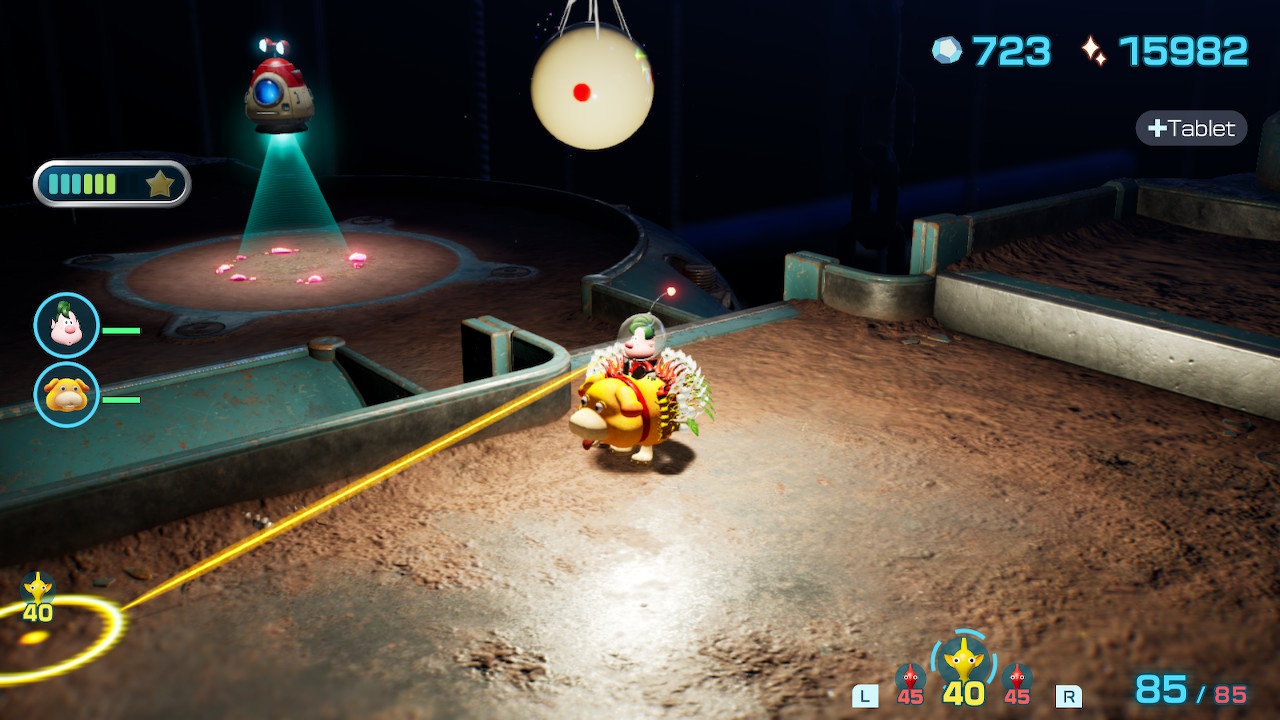Choose the Oatchi dog portrait

click(x=67, y=394)
